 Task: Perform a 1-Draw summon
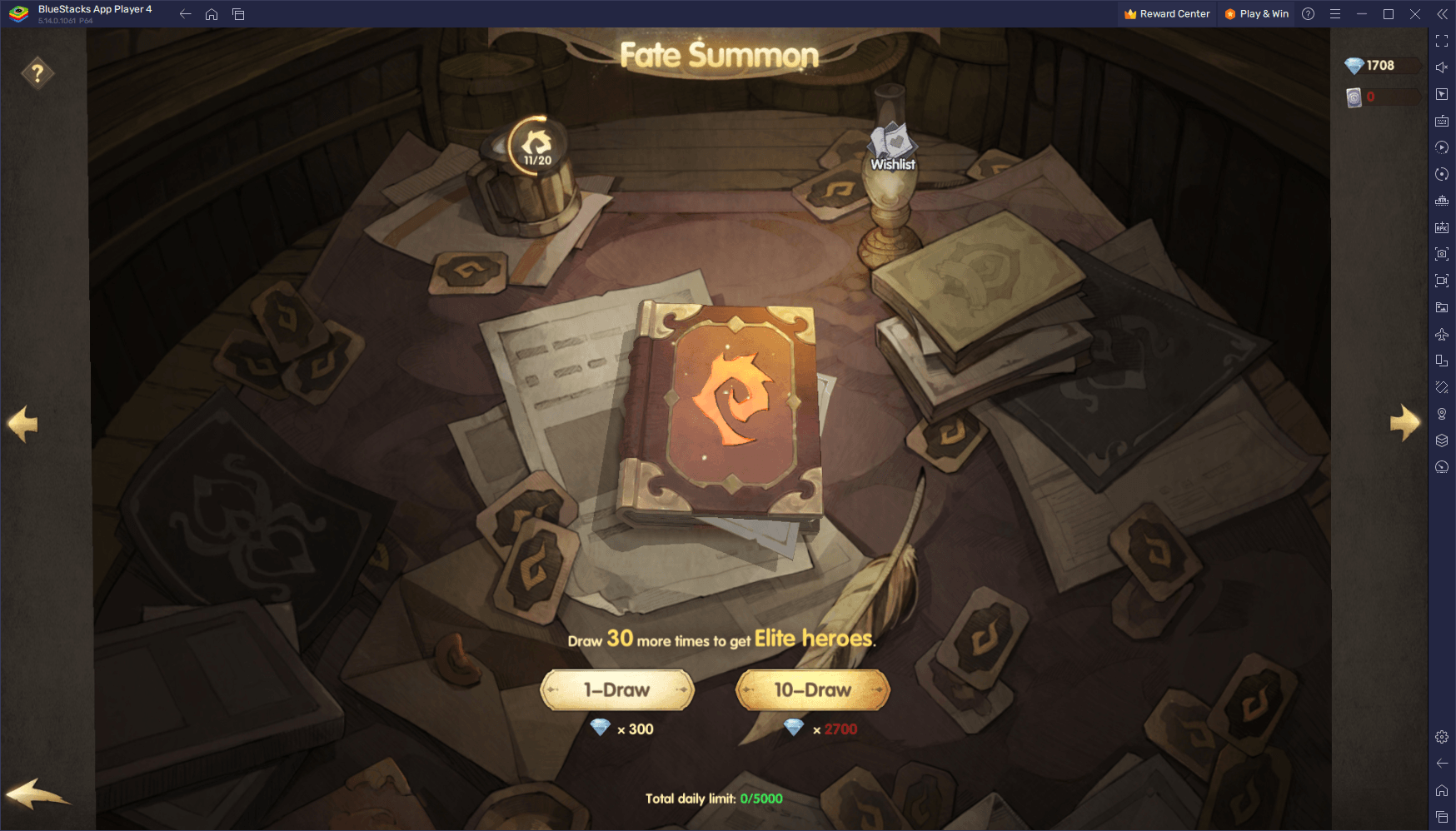click(x=616, y=690)
